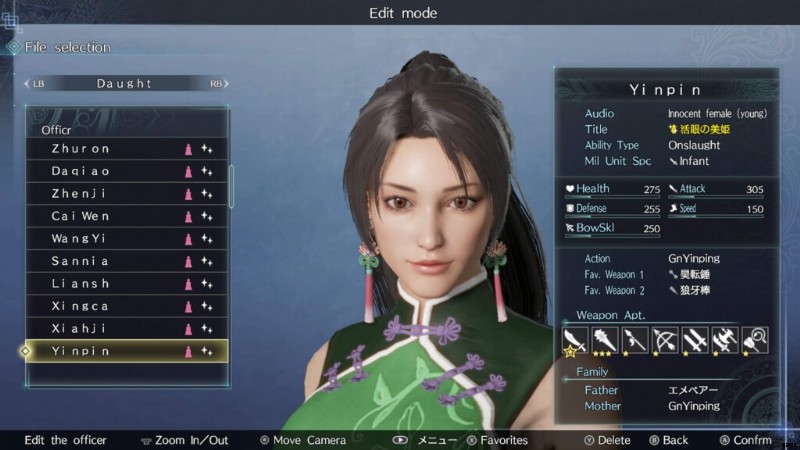
Task: Click the officer list scrollbar
Action: [x=232, y=185]
